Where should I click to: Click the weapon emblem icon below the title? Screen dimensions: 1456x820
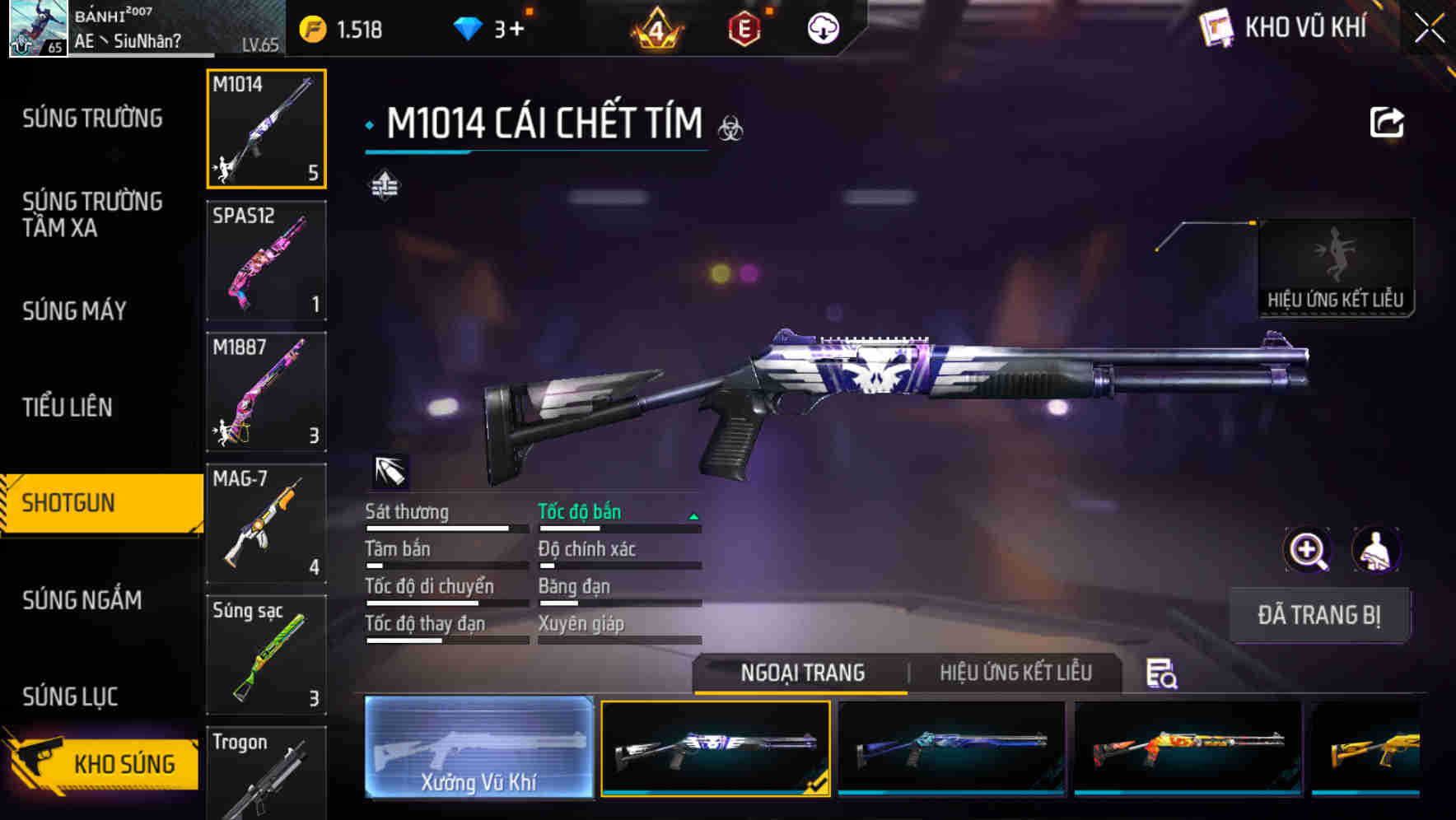point(385,185)
